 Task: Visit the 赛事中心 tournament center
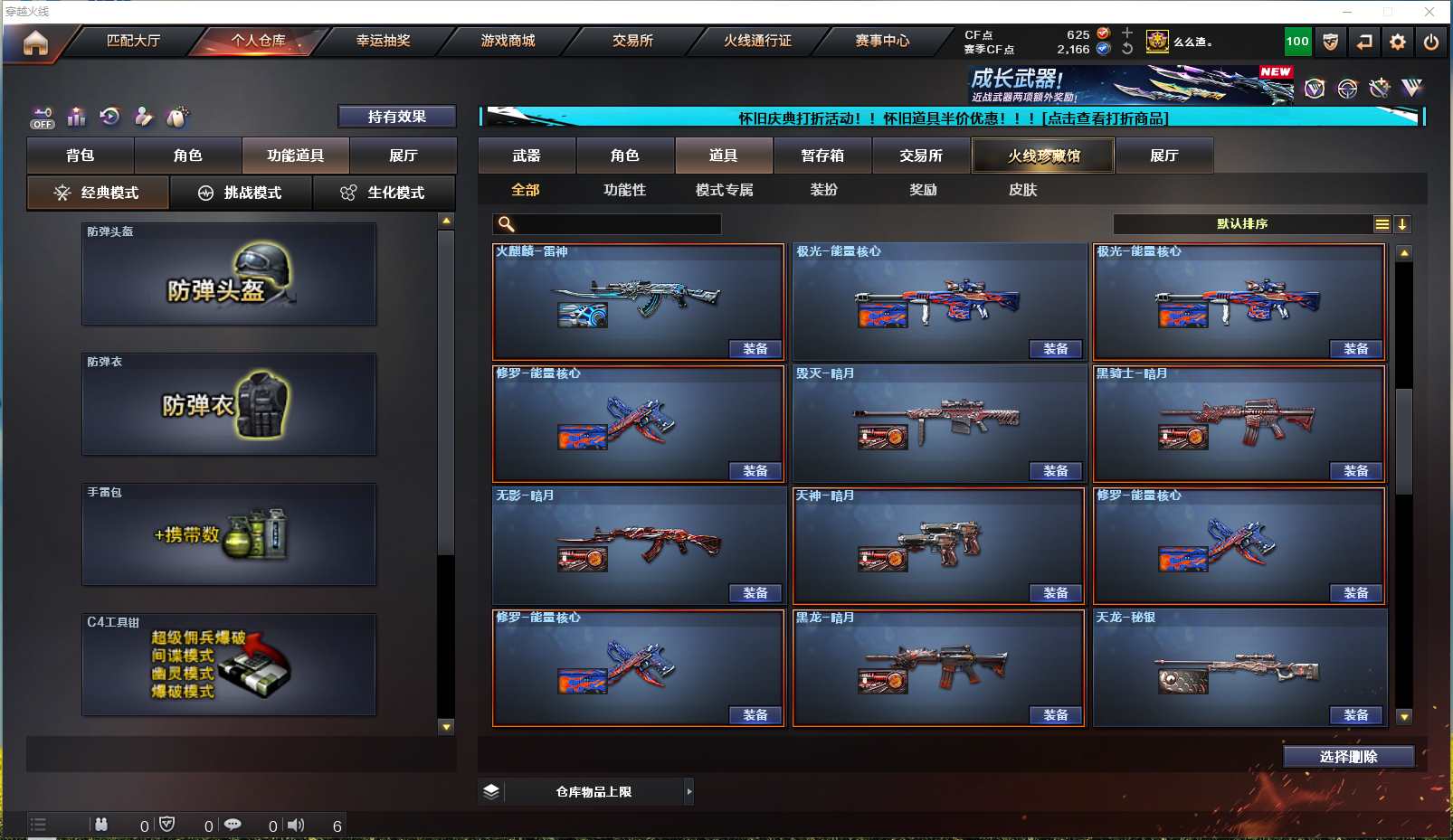(x=882, y=41)
